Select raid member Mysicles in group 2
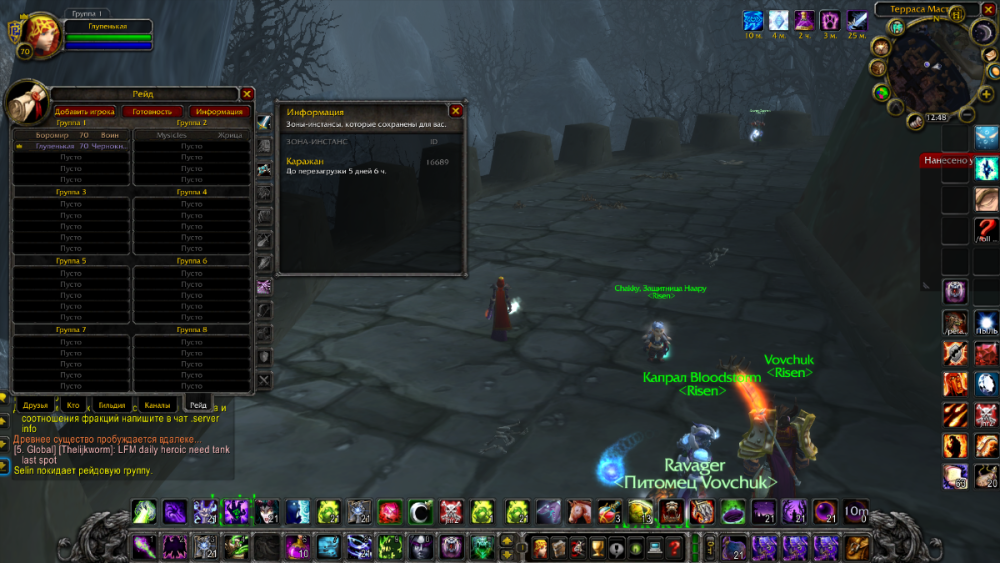 pyautogui.click(x=192, y=134)
